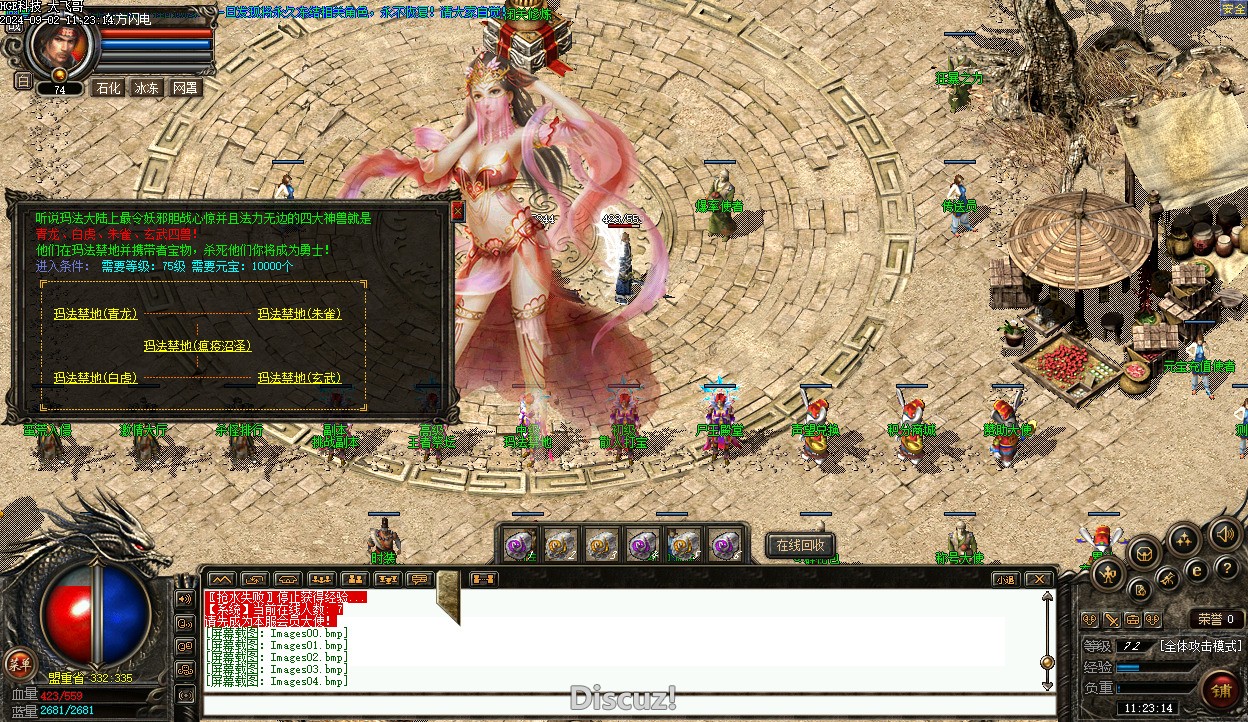This screenshot has width=1248, height=722.
Task: Toggle game sound with speaker icon
Action: pos(1225,534)
